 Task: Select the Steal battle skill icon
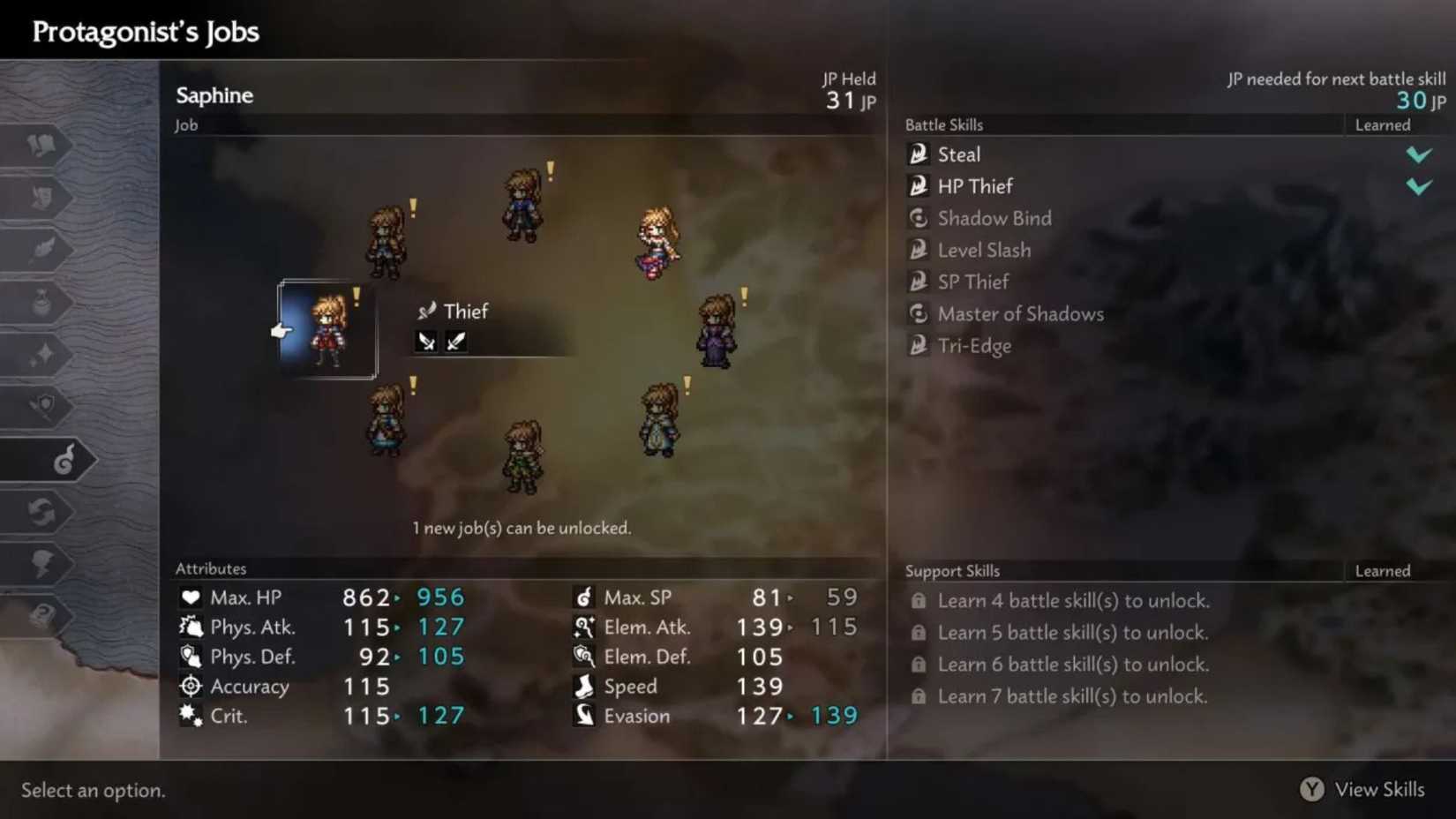coord(918,154)
